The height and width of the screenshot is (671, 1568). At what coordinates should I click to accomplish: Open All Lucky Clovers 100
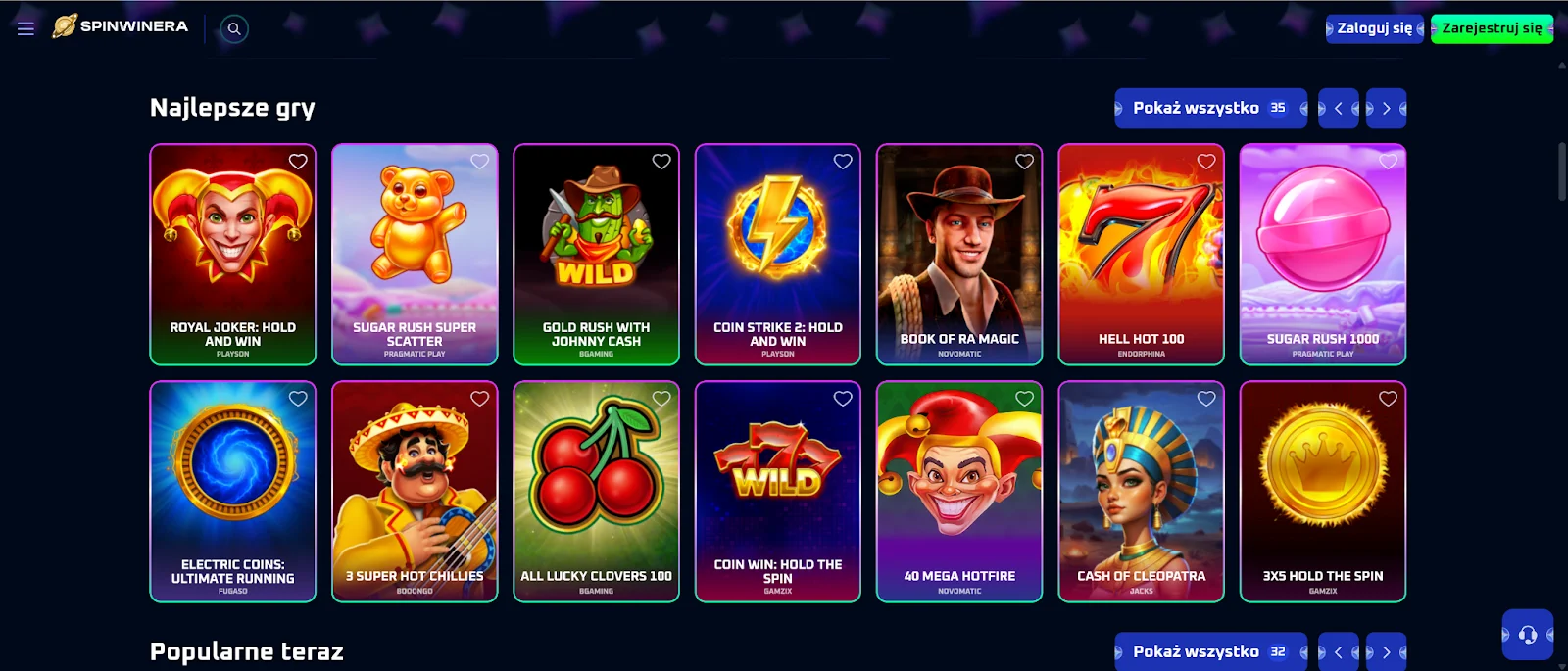596,491
